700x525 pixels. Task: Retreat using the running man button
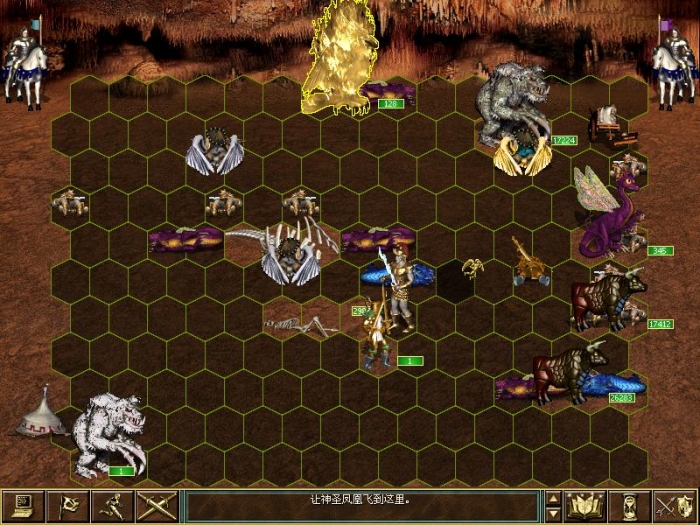[111, 506]
